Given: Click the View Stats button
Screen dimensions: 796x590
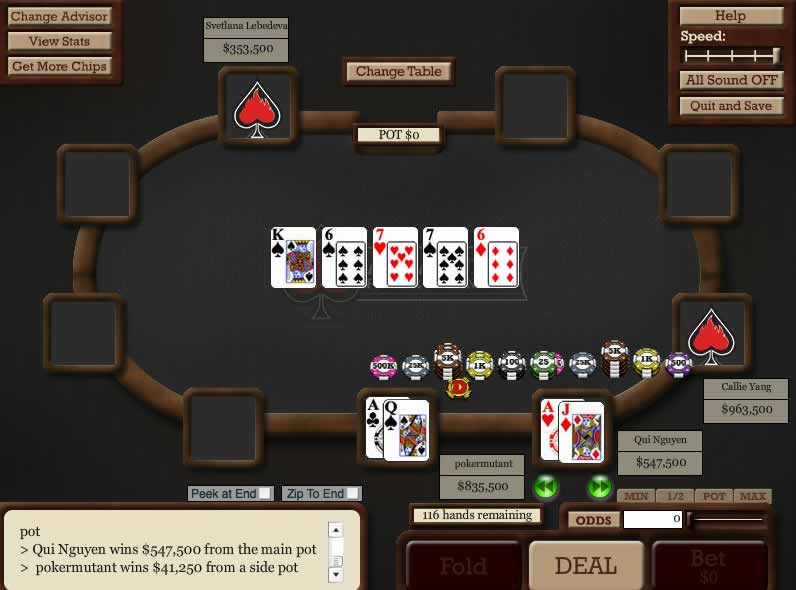Looking at the screenshot, I should (59, 41).
